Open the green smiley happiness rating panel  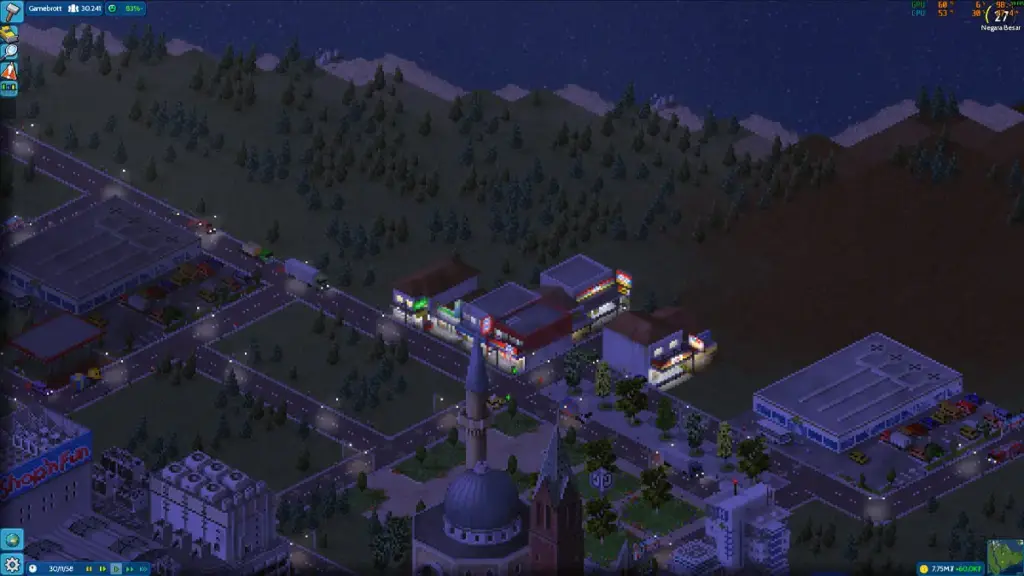[x=125, y=8]
